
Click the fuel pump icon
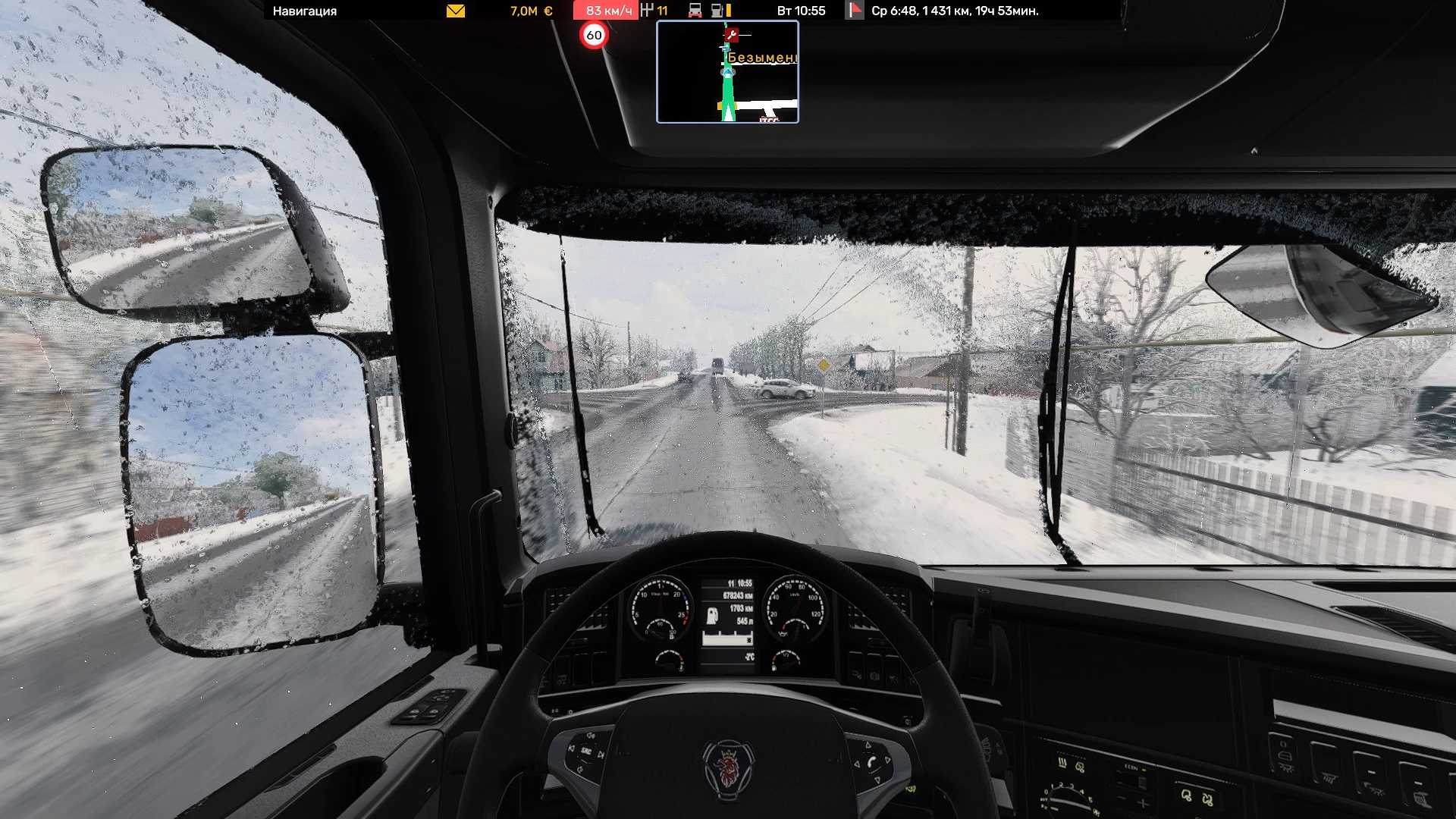pyautogui.click(x=717, y=11)
